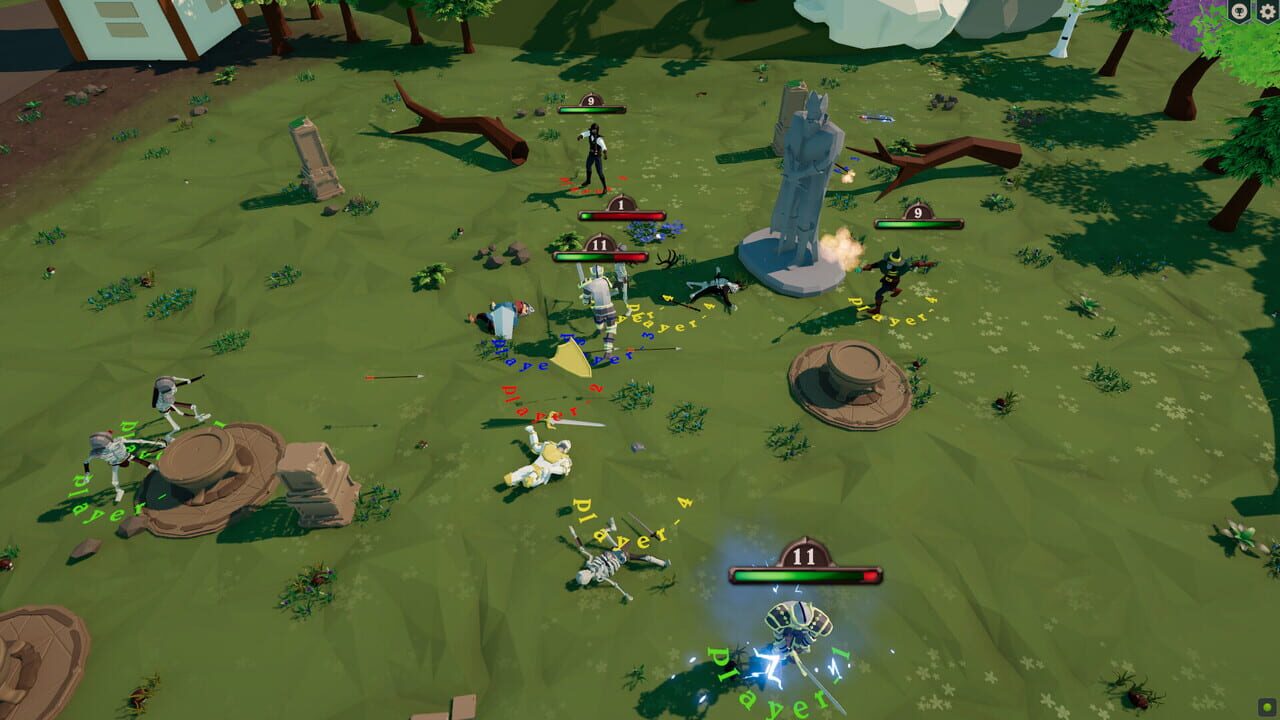Select the gunslinger character in black
Screen dimensions: 1280x720
coord(596,150)
